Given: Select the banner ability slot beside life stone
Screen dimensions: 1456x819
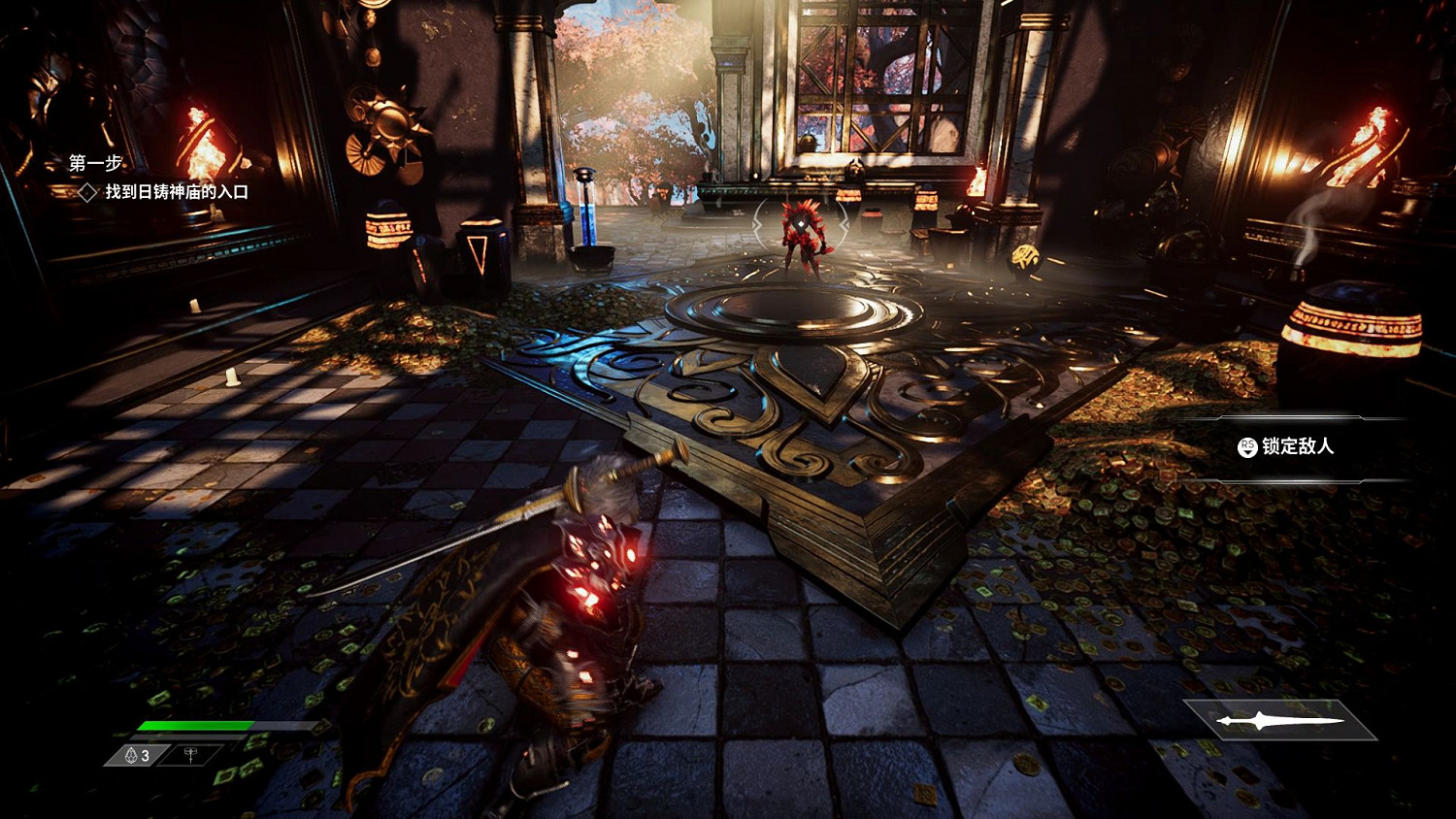Looking at the screenshot, I should click(191, 755).
